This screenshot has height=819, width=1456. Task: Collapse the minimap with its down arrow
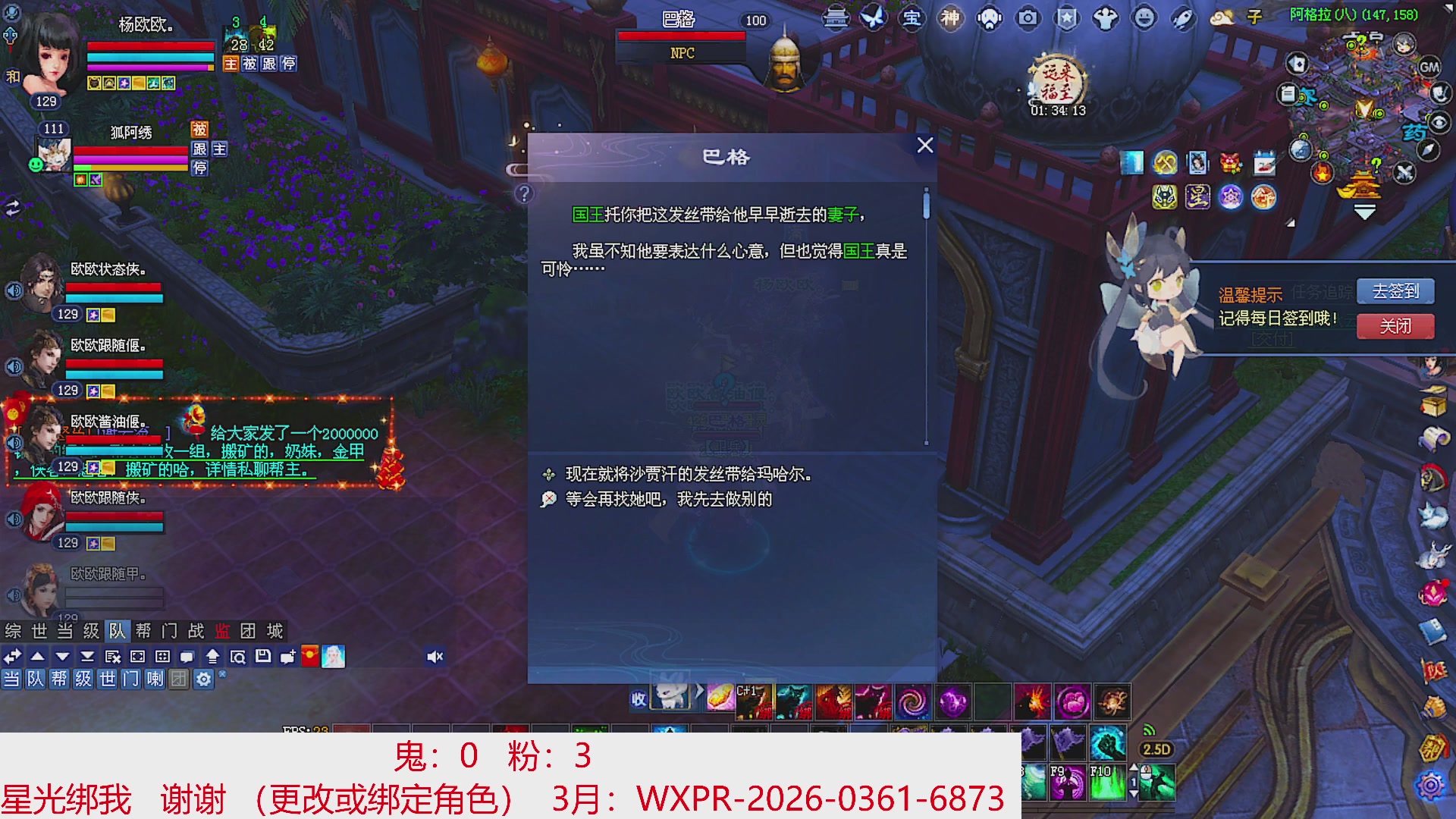tap(1364, 212)
